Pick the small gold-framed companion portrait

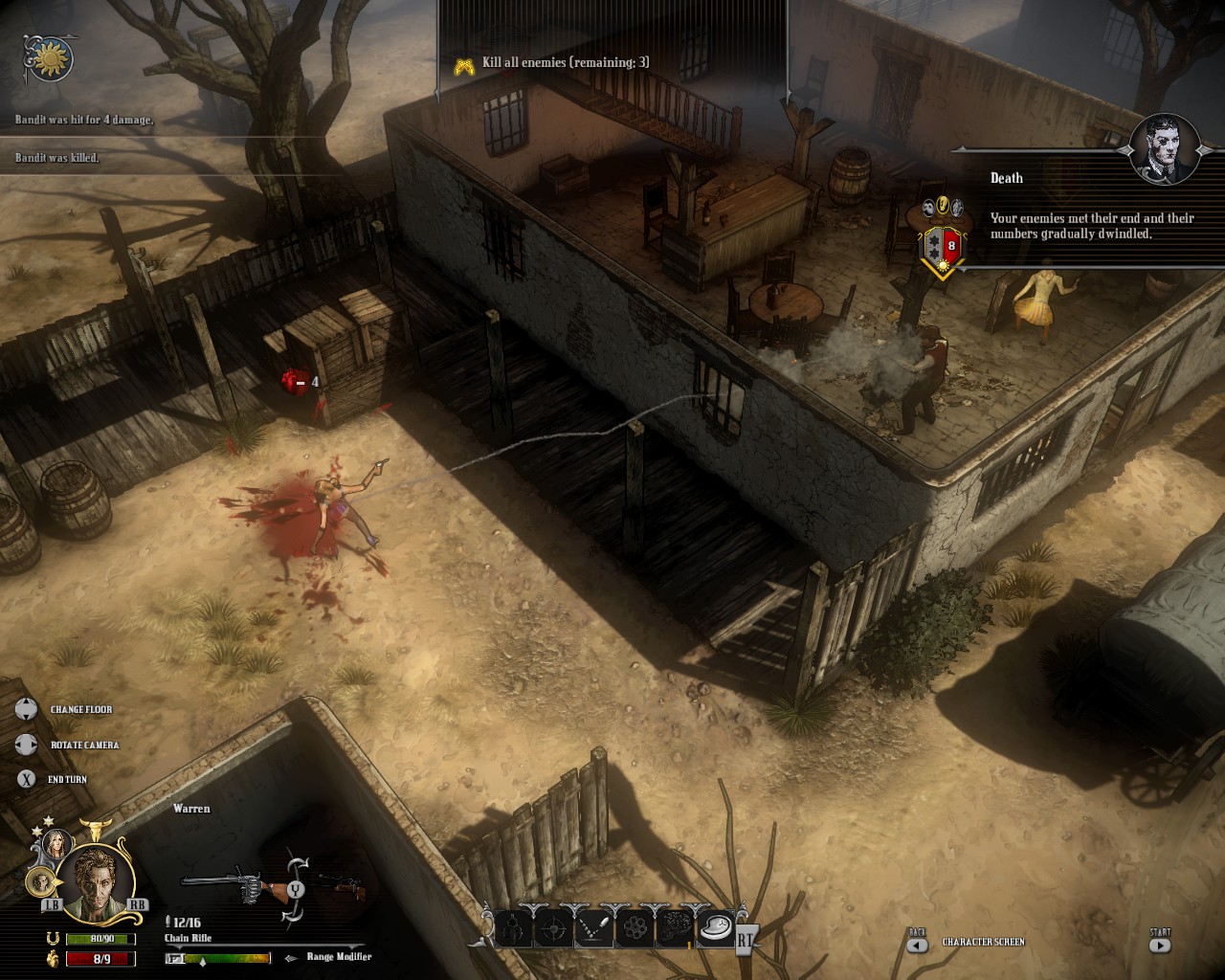coord(41,880)
